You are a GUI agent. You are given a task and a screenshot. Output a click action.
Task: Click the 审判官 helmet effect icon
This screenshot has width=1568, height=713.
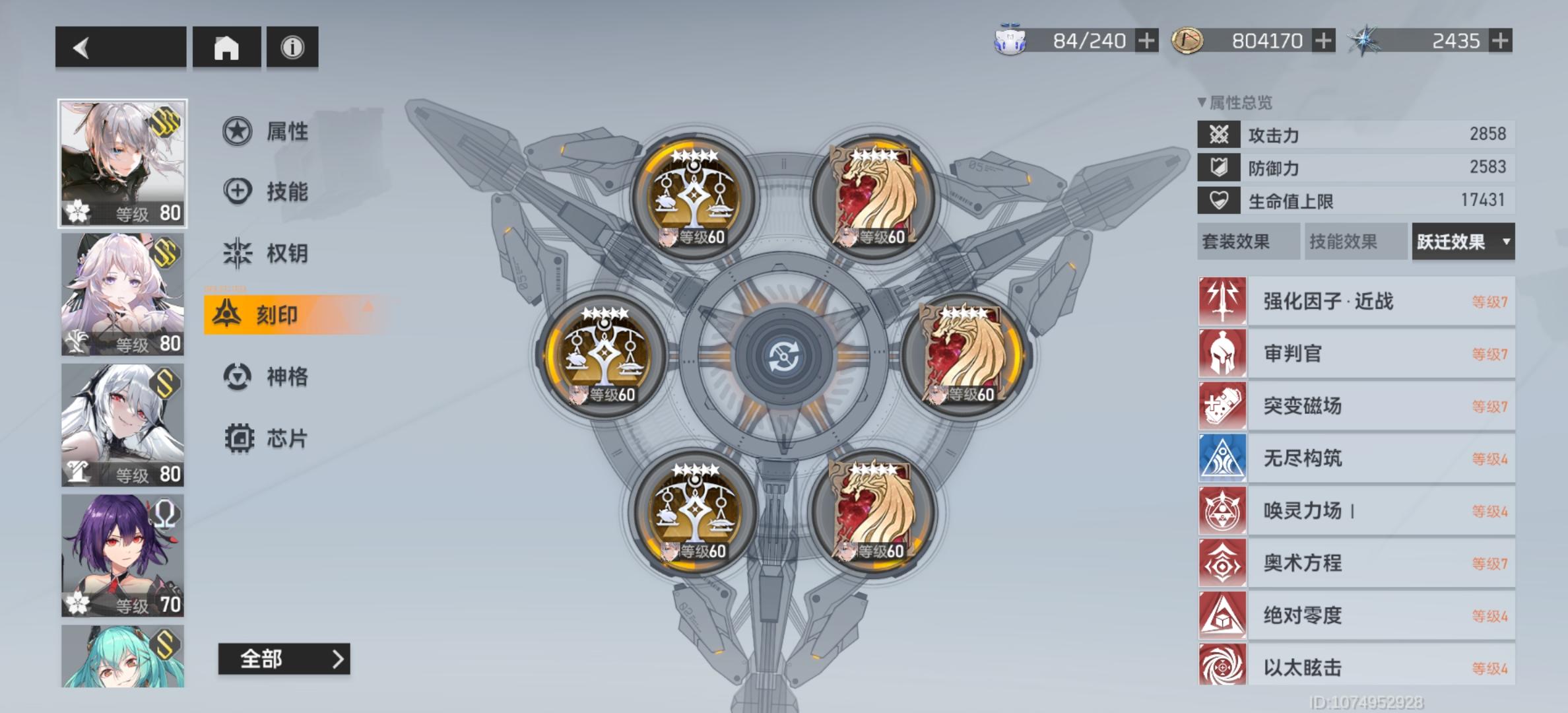pos(1222,354)
